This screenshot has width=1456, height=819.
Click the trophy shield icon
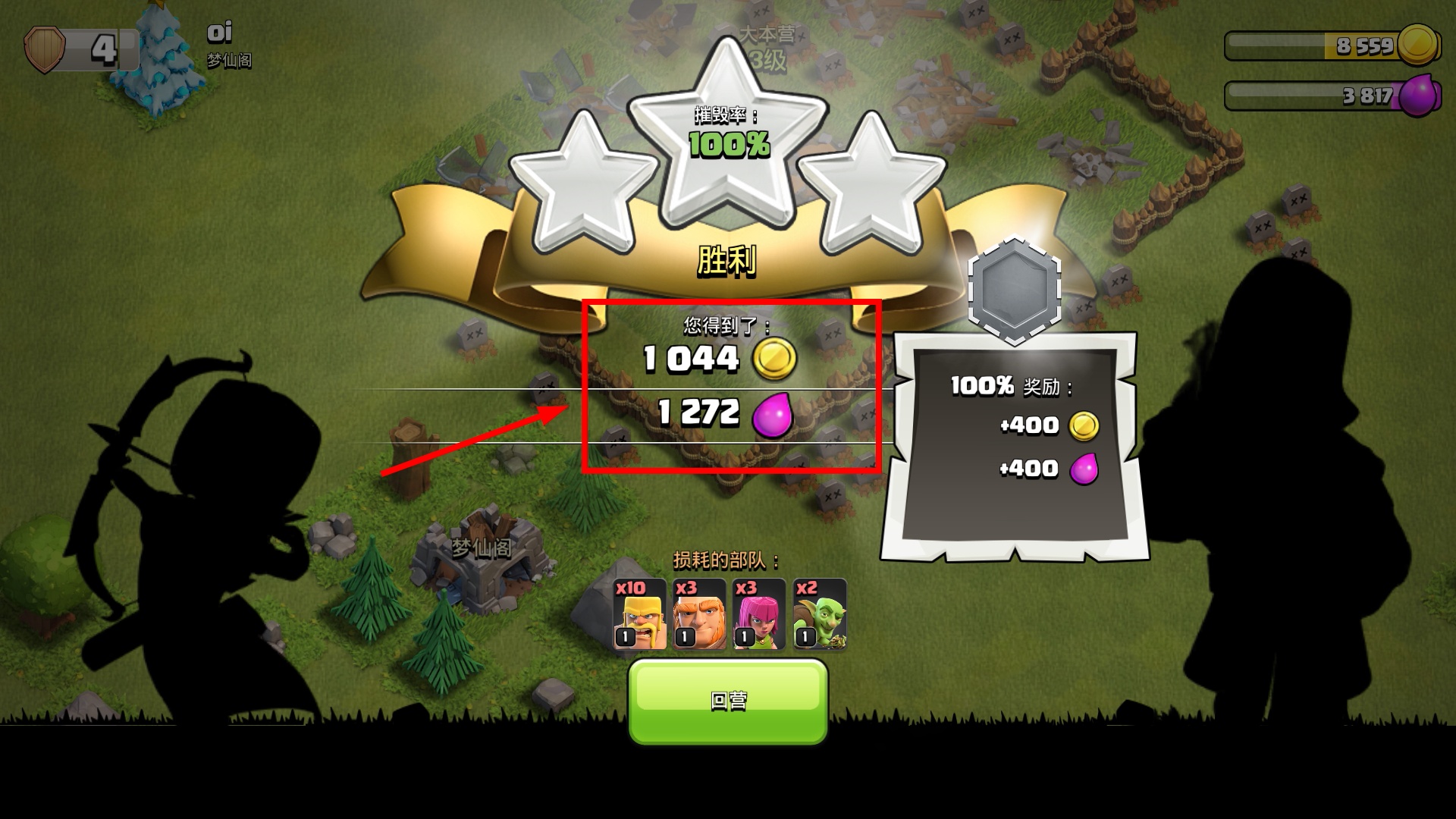[45, 50]
